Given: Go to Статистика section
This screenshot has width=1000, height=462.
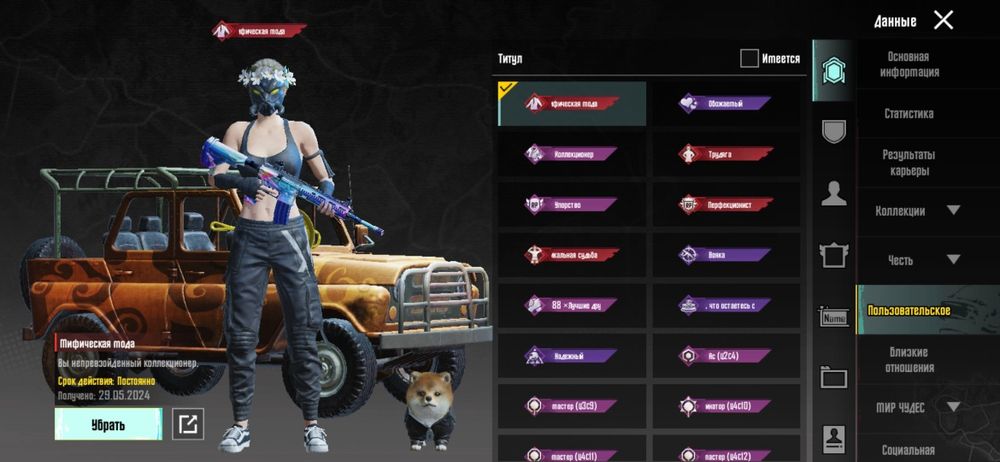Looking at the screenshot, I should point(909,114).
